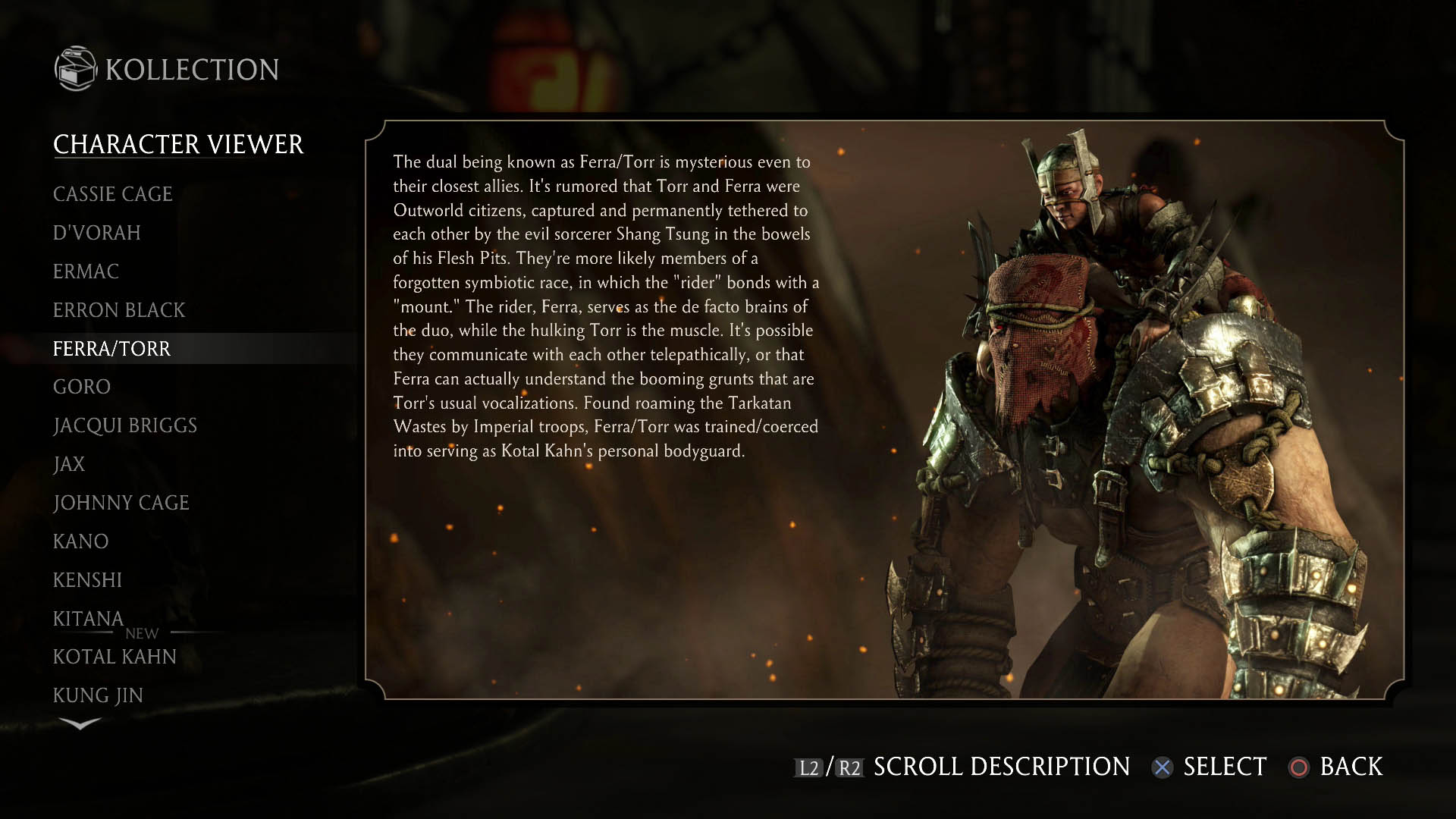Click the highlighted Ferra/Torr entry
The height and width of the screenshot is (819, 1456).
[x=112, y=349]
